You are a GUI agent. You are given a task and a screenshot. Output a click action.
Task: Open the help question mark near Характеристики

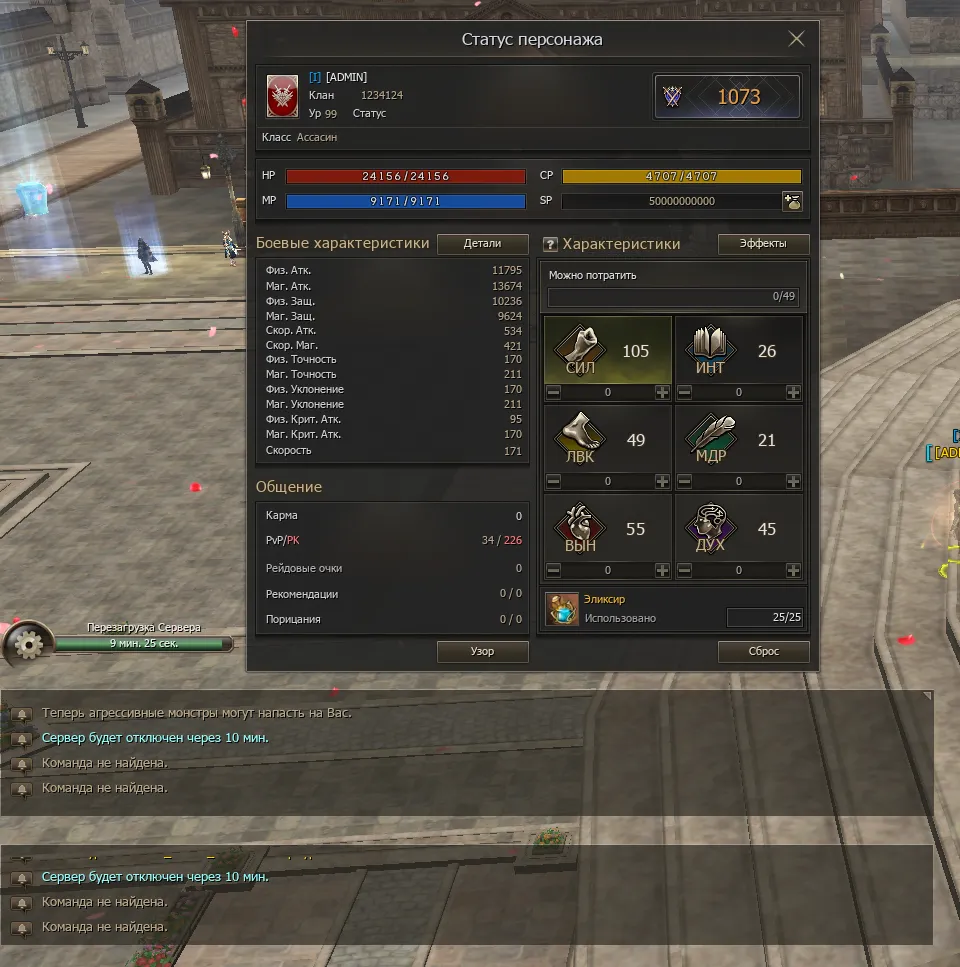(x=549, y=245)
